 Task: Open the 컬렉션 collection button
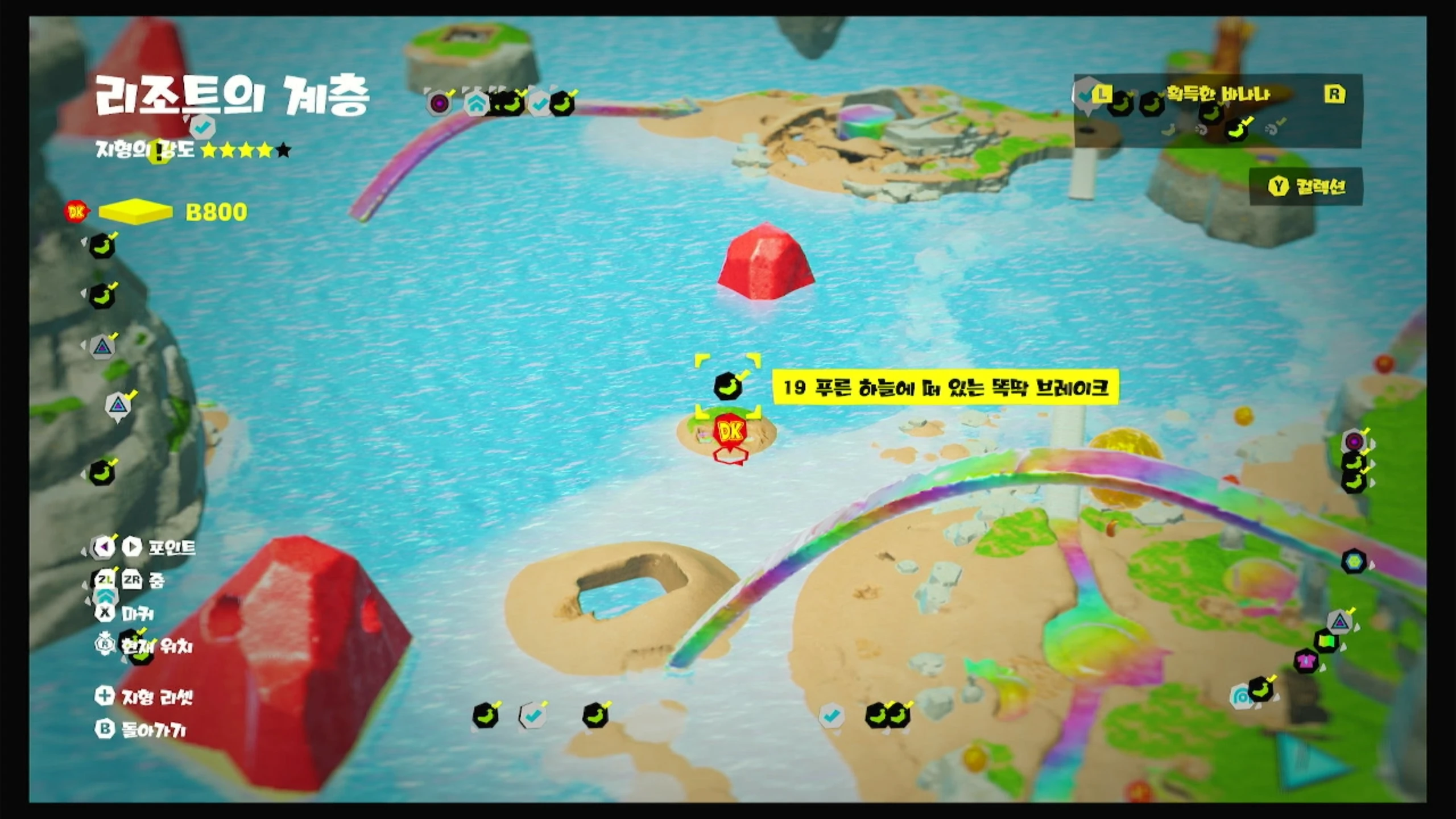tap(1306, 187)
